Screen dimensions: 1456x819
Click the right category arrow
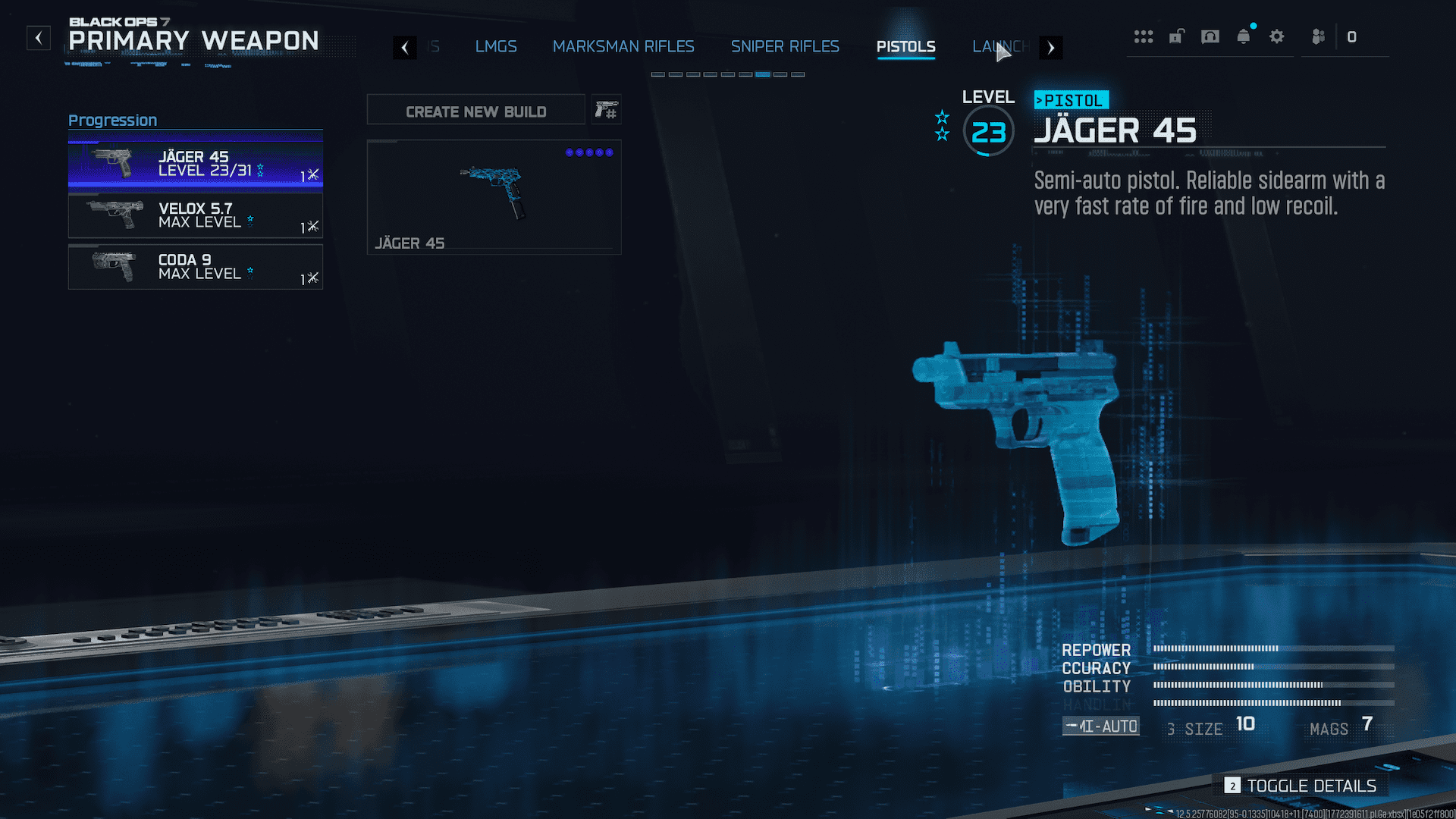[x=1050, y=48]
